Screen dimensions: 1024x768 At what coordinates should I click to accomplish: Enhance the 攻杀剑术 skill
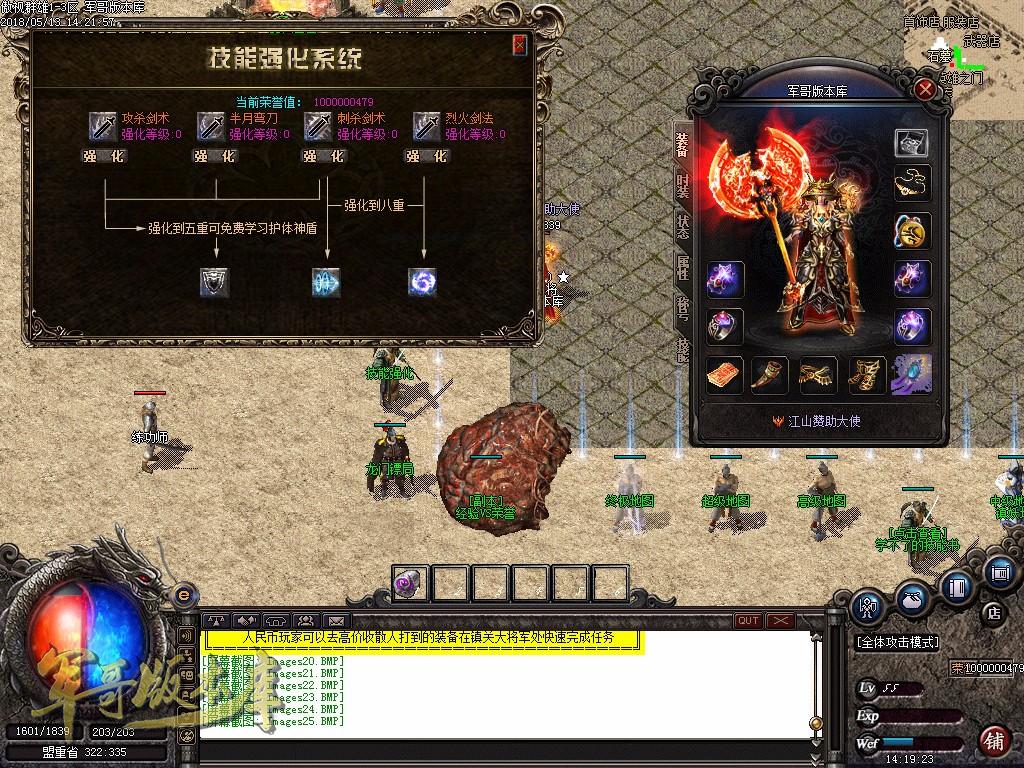[105, 156]
